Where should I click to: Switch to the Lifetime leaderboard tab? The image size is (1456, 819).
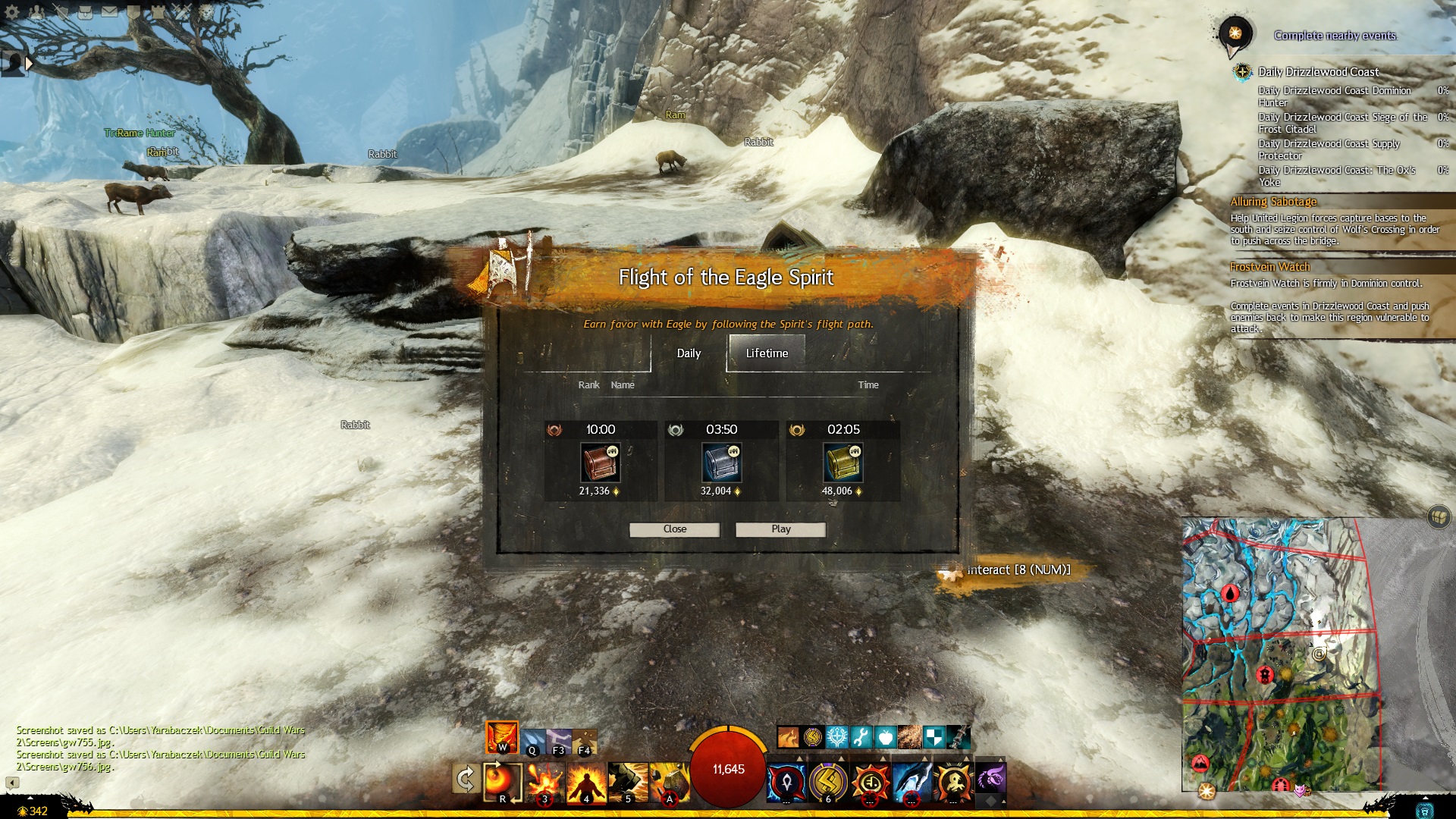[x=767, y=353]
